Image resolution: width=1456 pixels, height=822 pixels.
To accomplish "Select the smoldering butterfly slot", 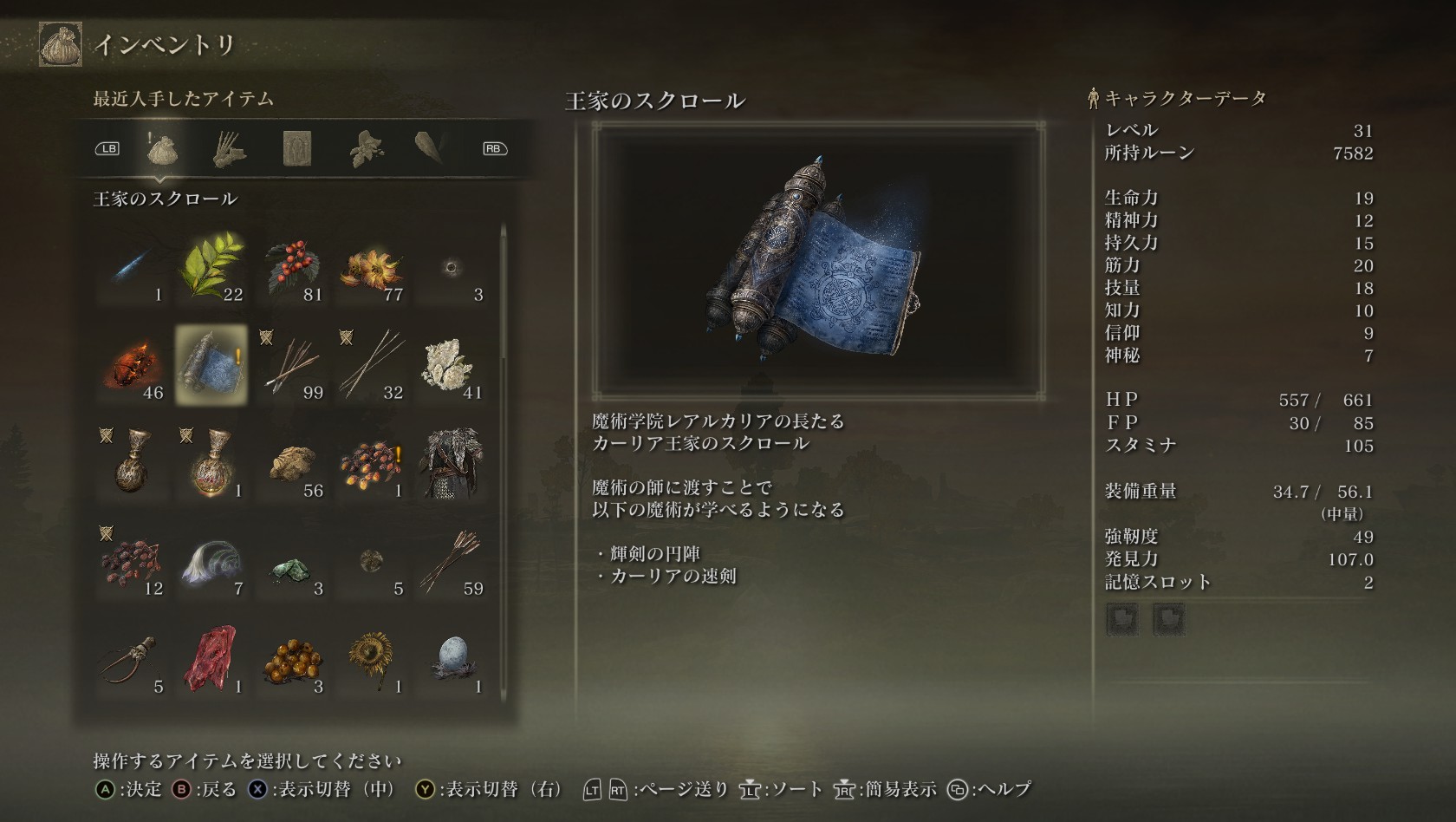I will 132,365.
